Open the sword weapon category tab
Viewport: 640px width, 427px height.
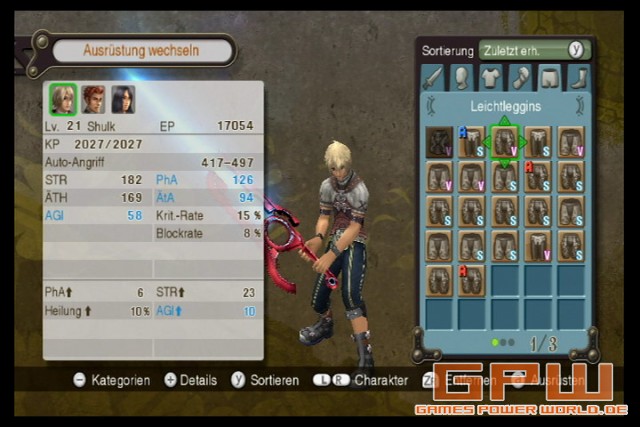tap(432, 77)
